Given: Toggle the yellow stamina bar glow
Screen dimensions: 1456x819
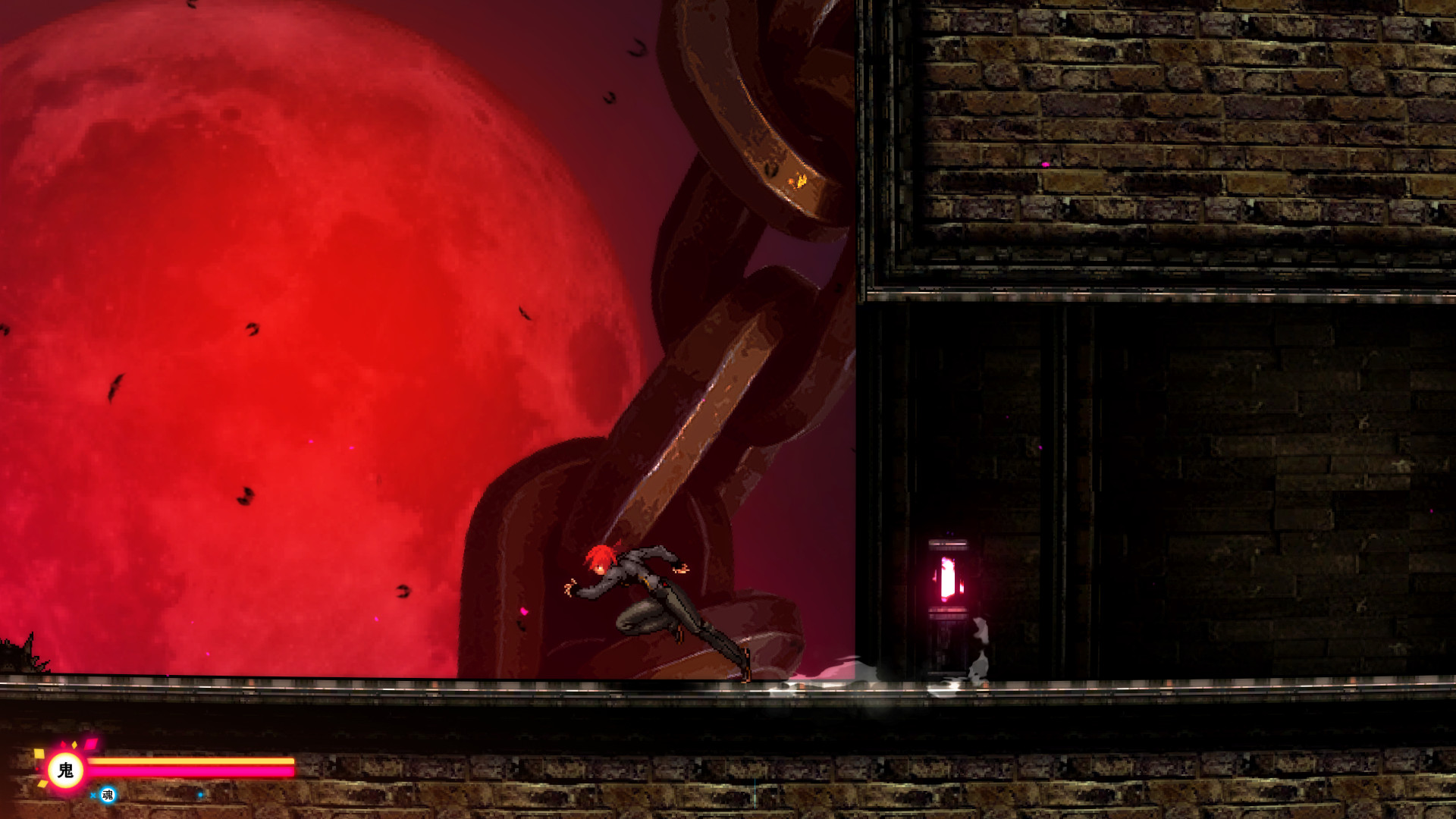Looking at the screenshot, I should point(190,762).
